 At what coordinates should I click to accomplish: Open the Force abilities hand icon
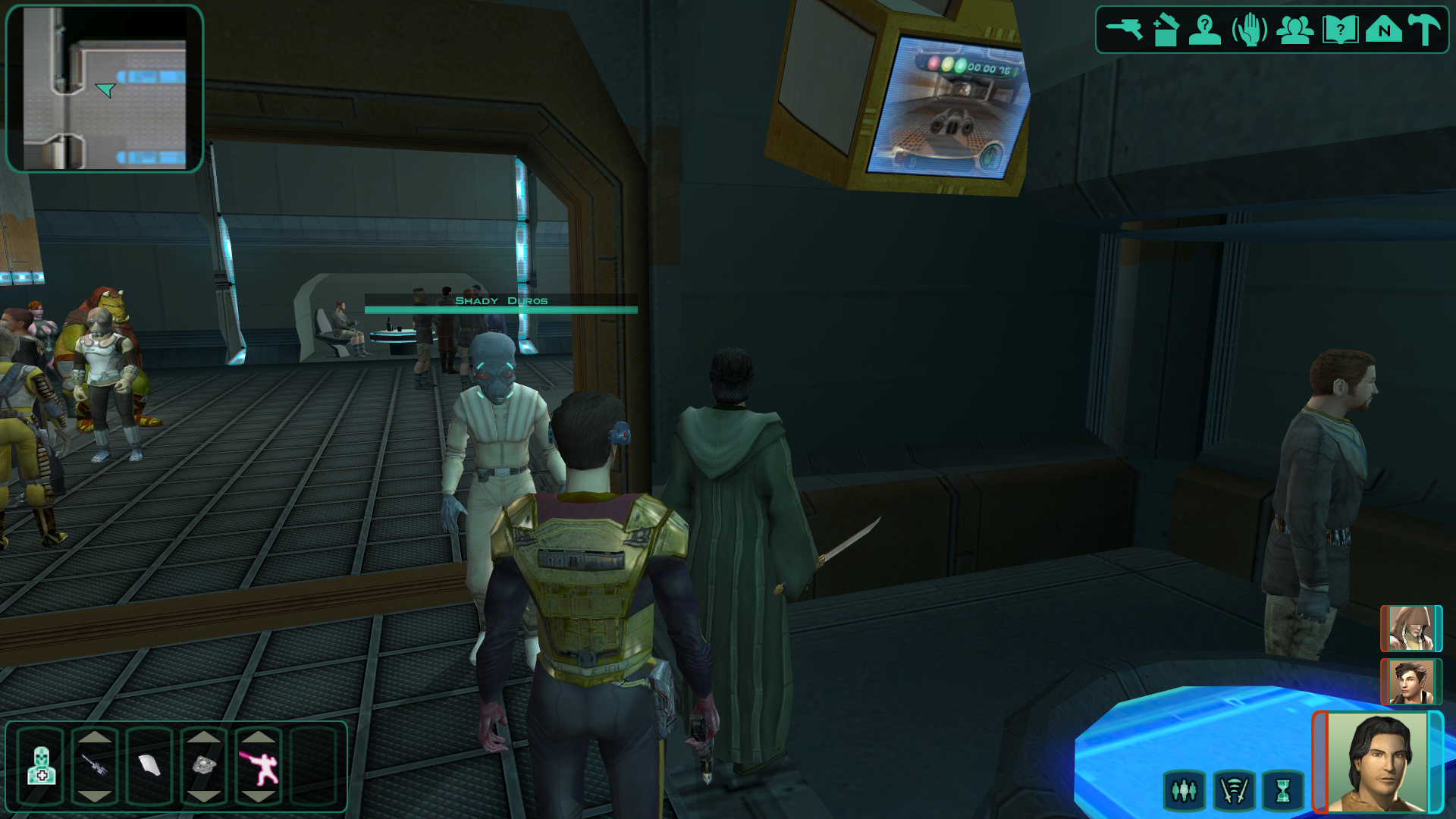click(x=1249, y=30)
